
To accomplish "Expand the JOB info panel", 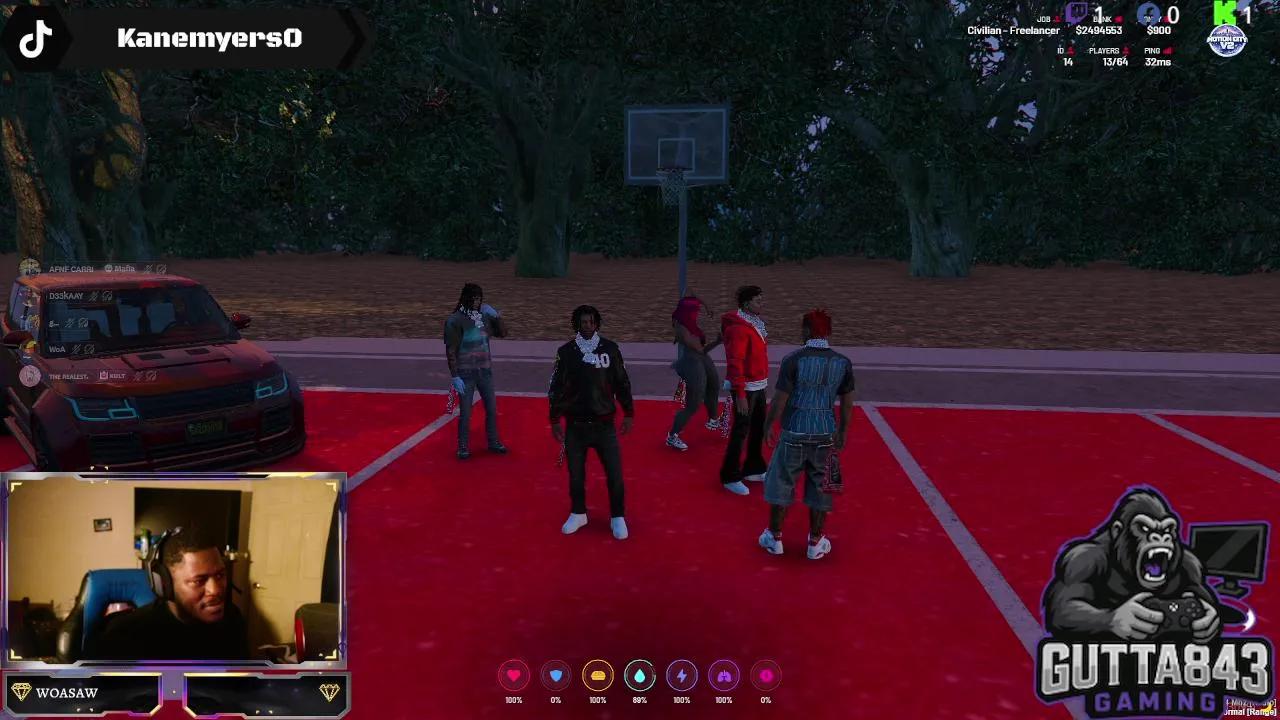I will (1012, 25).
